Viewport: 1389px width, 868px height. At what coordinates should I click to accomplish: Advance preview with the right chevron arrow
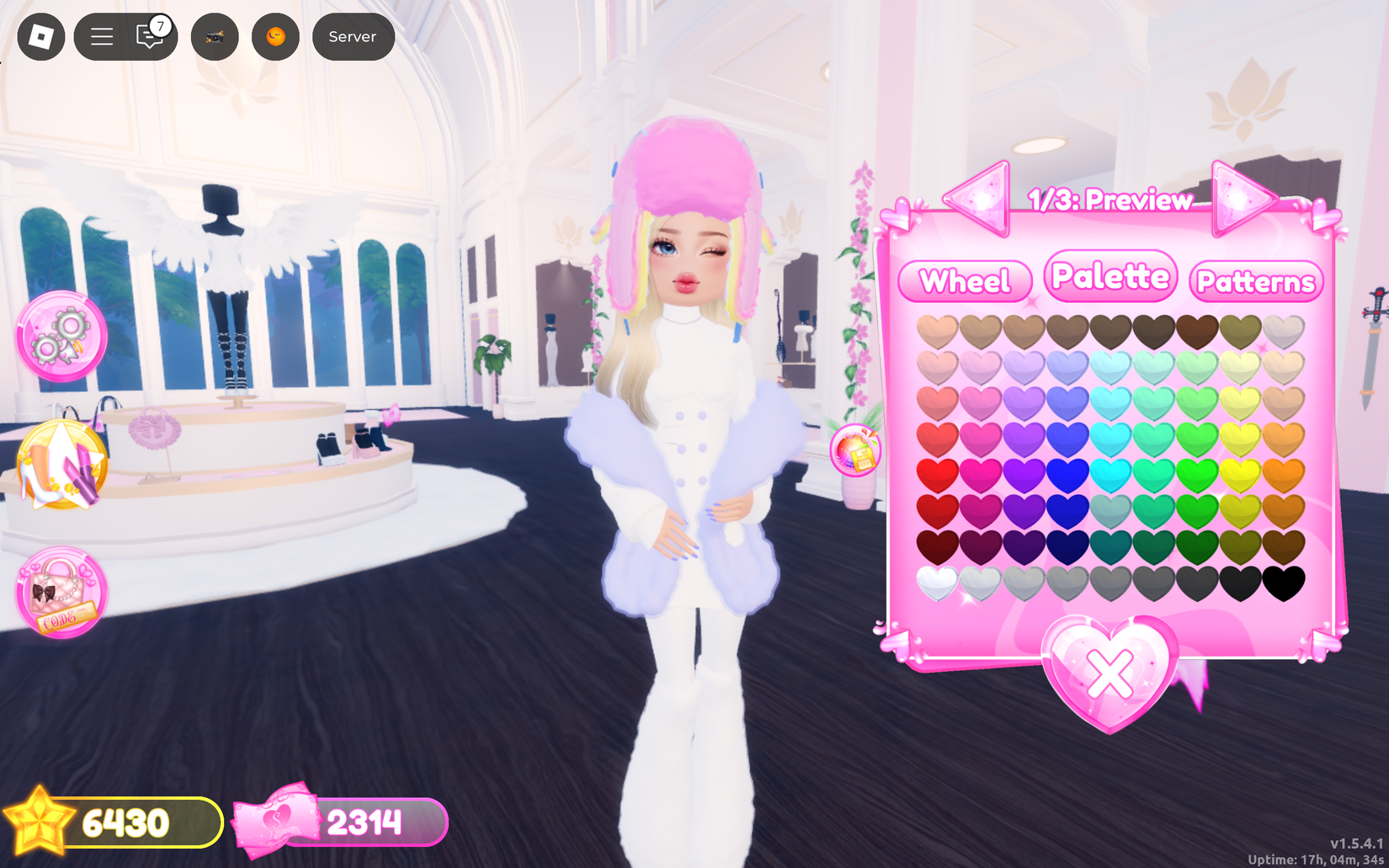1240,200
